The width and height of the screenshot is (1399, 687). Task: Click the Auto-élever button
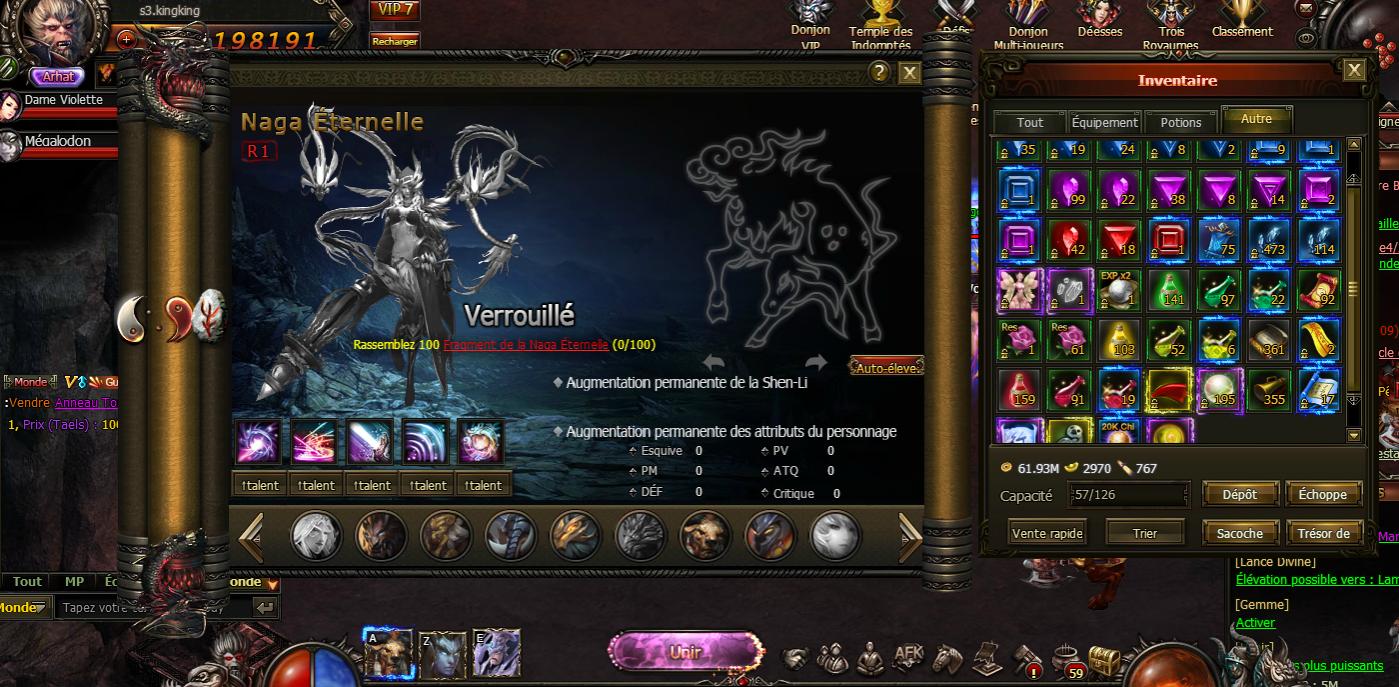tap(886, 367)
